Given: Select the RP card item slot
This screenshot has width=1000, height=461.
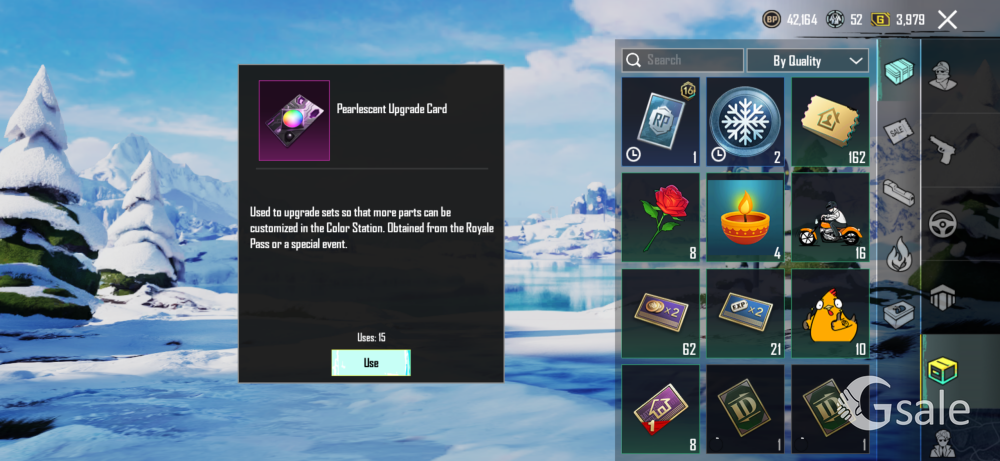Looking at the screenshot, I should [x=660, y=122].
